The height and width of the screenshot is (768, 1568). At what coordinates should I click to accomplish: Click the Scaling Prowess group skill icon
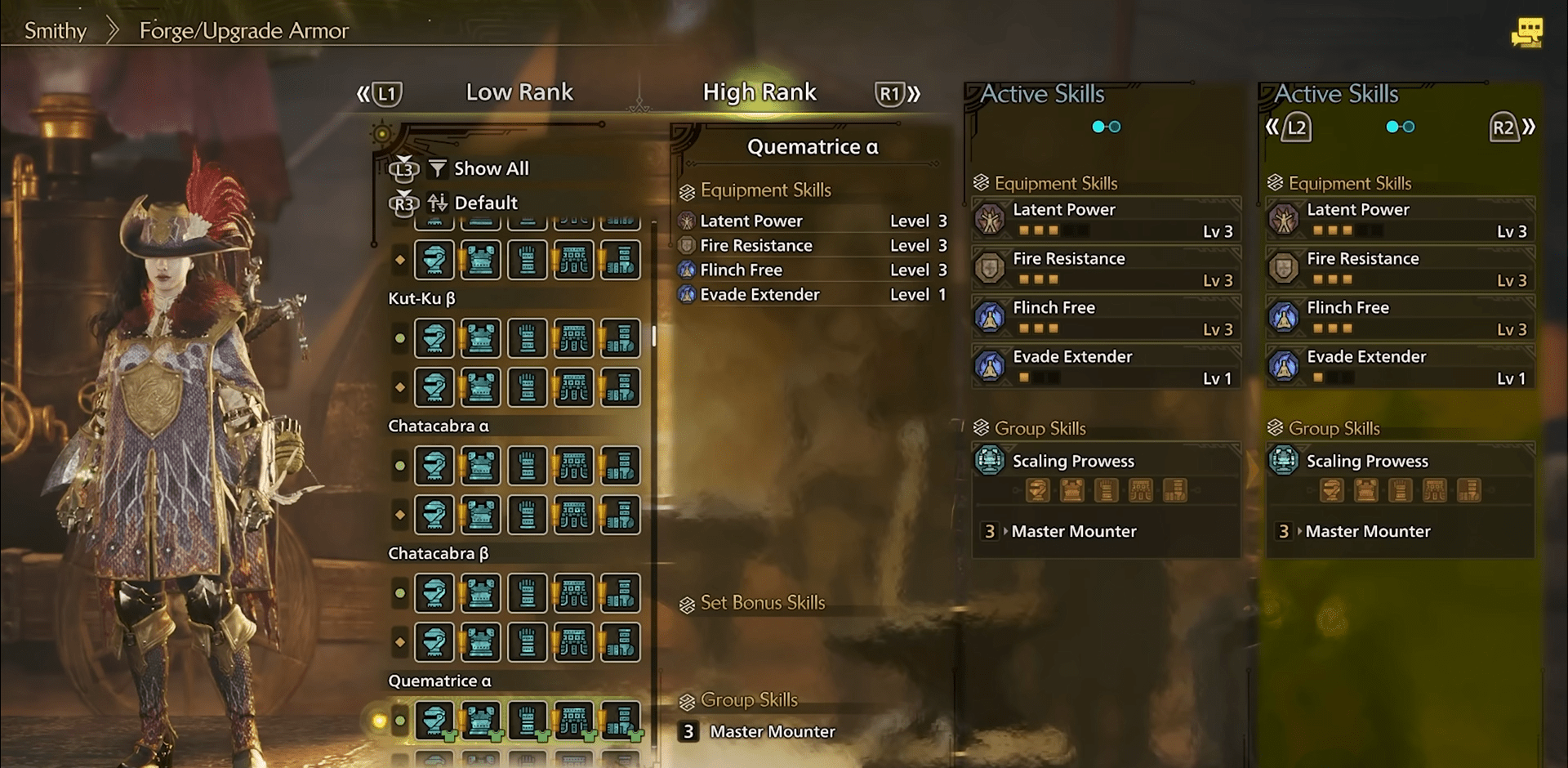pos(990,461)
